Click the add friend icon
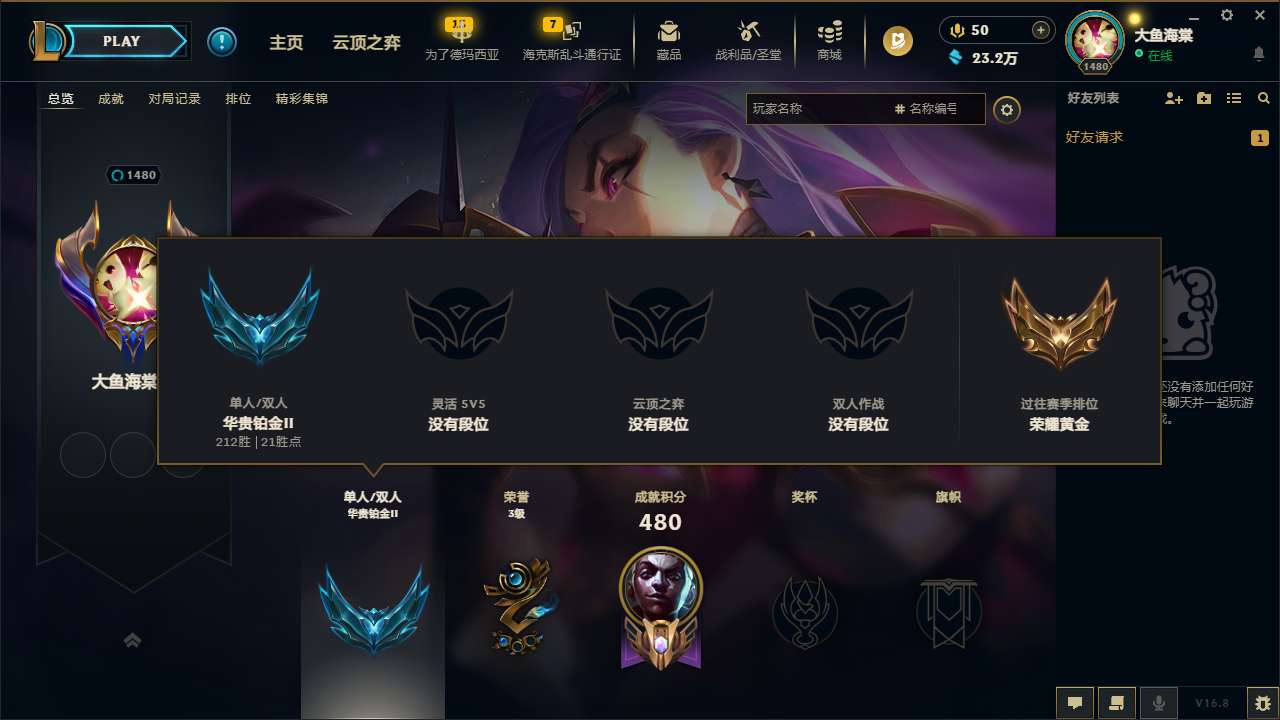The image size is (1280, 720). (1172, 98)
